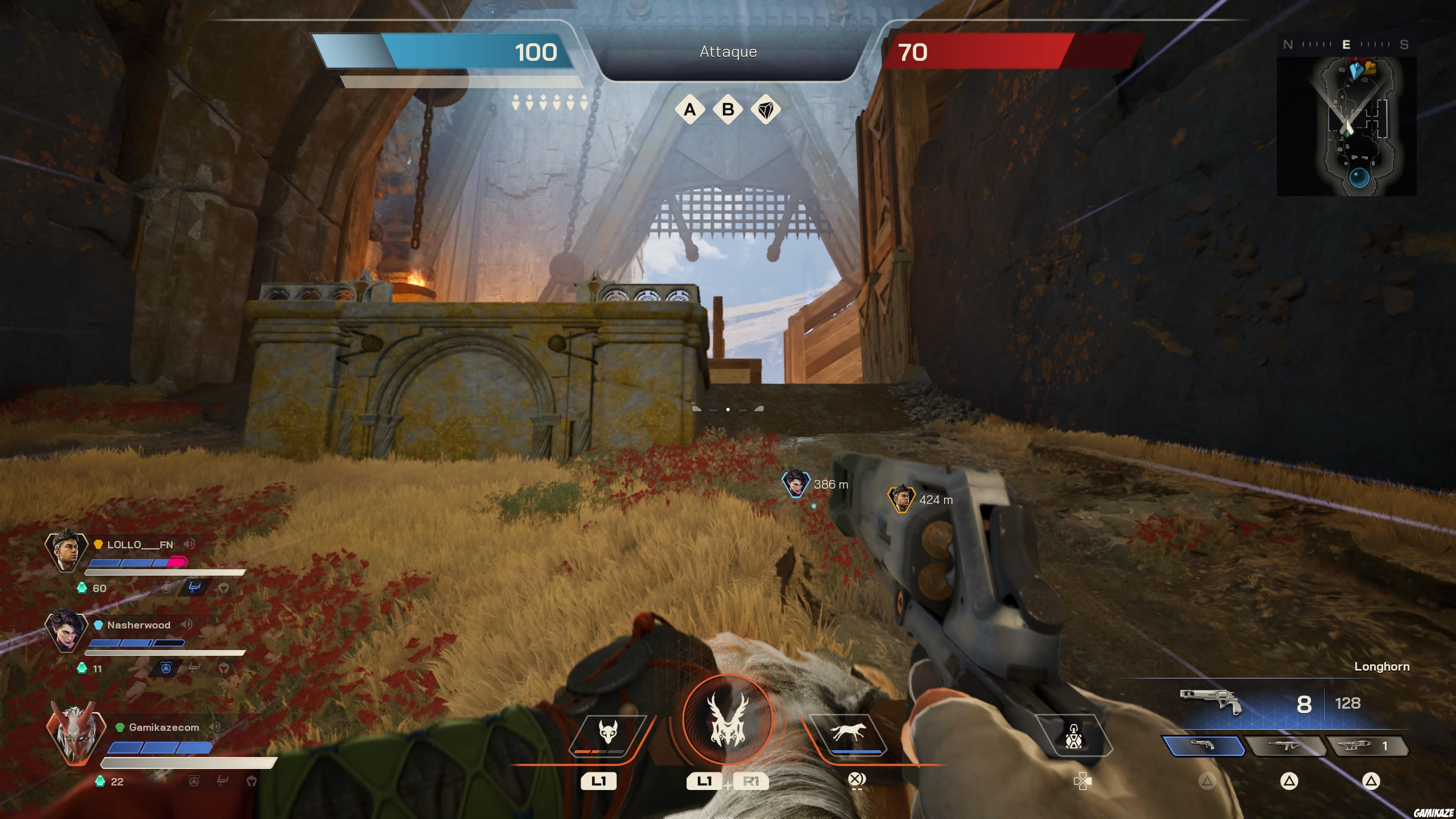Activate the horned skull mask ability

(607, 734)
